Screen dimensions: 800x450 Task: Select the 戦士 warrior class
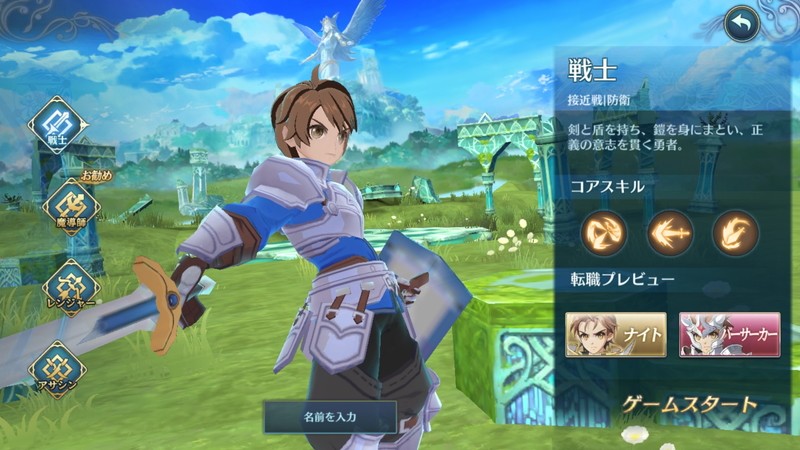click(59, 125)
